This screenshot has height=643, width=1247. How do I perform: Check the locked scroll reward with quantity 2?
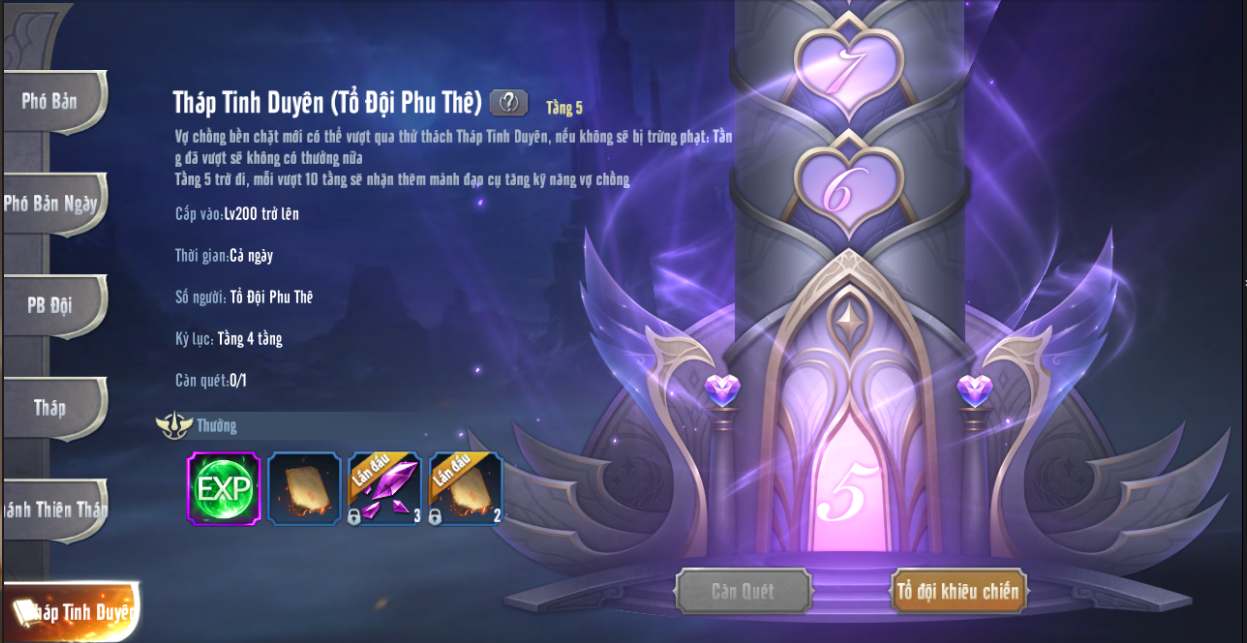[x=465, y=488]
